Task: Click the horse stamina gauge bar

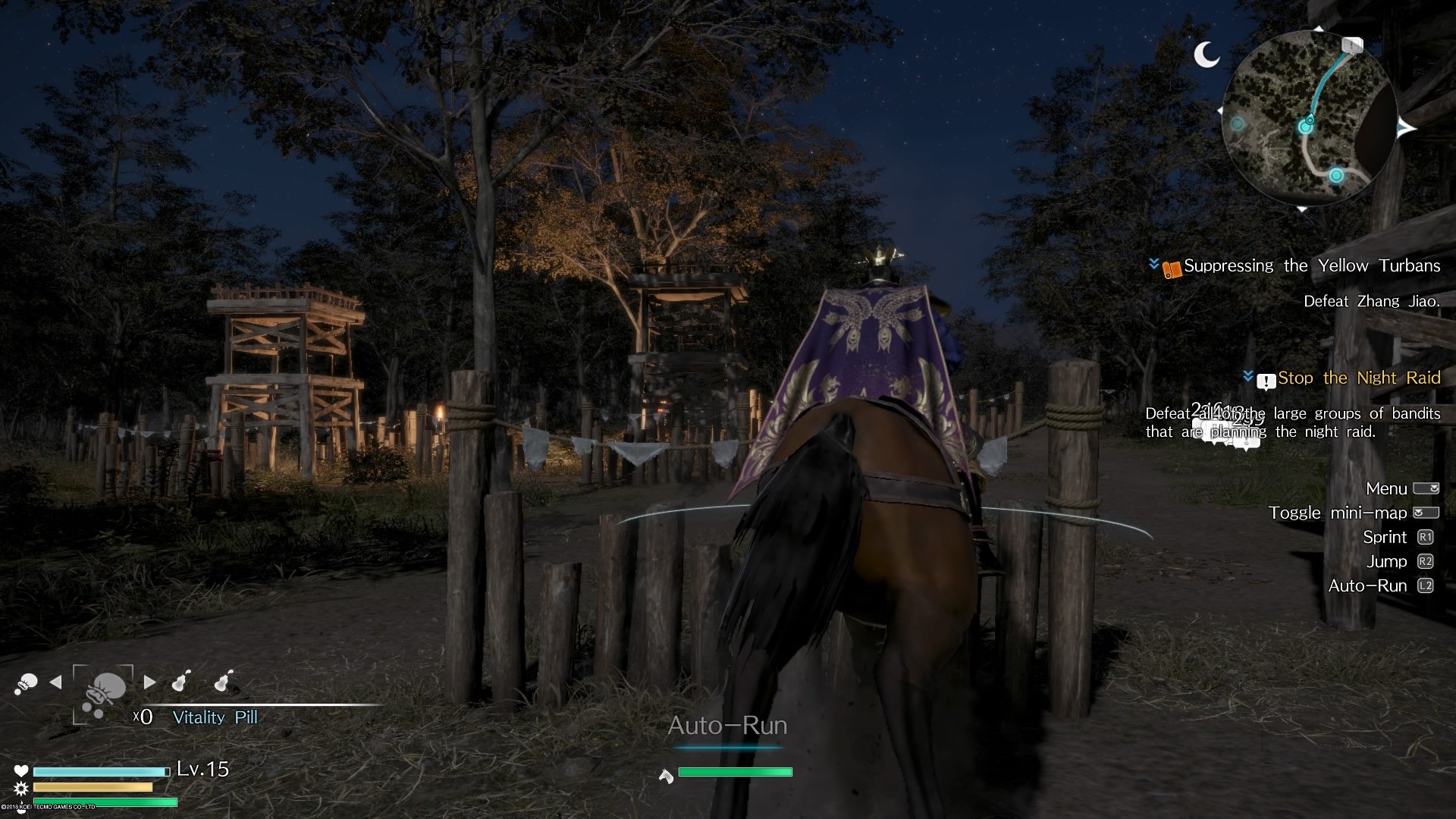Action: (736, 773)
